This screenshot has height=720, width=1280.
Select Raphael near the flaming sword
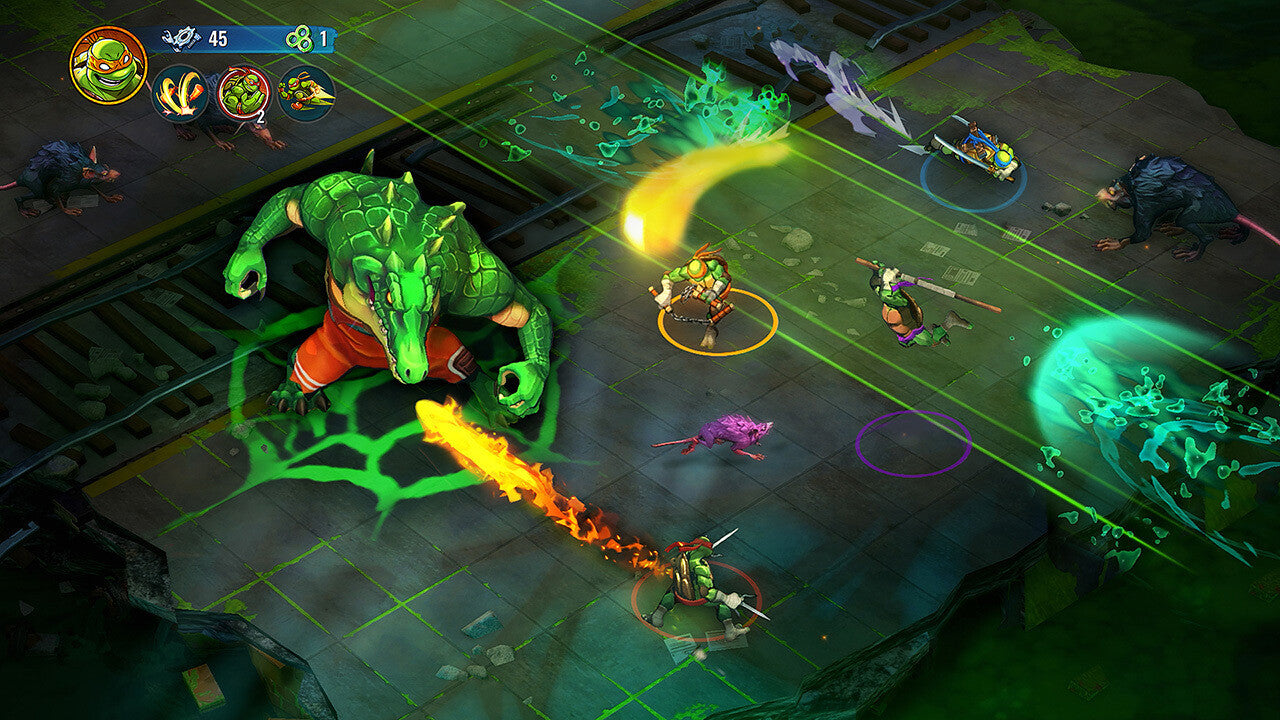(x=700, y=575)
